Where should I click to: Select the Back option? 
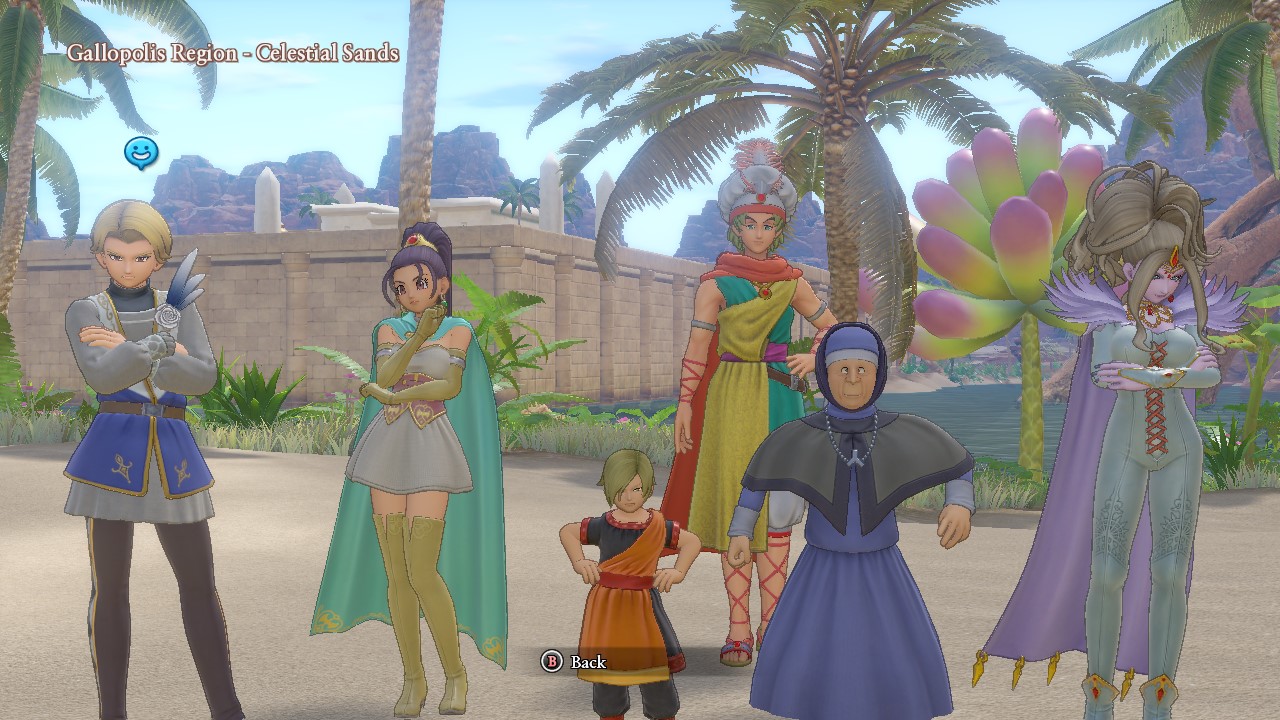pos(574,661)
